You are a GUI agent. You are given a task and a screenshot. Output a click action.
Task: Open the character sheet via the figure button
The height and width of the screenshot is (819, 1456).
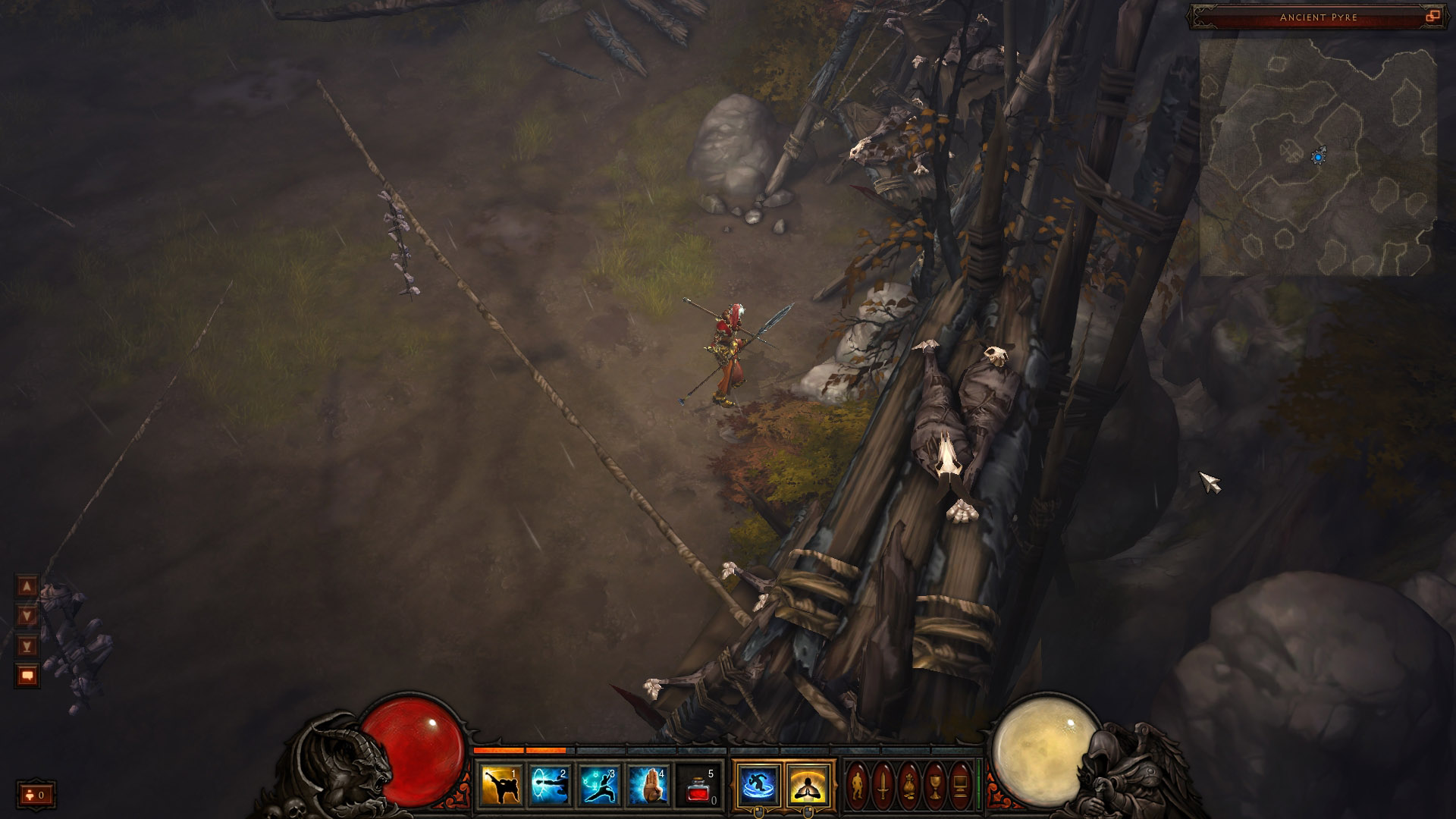tap(858, 786)
